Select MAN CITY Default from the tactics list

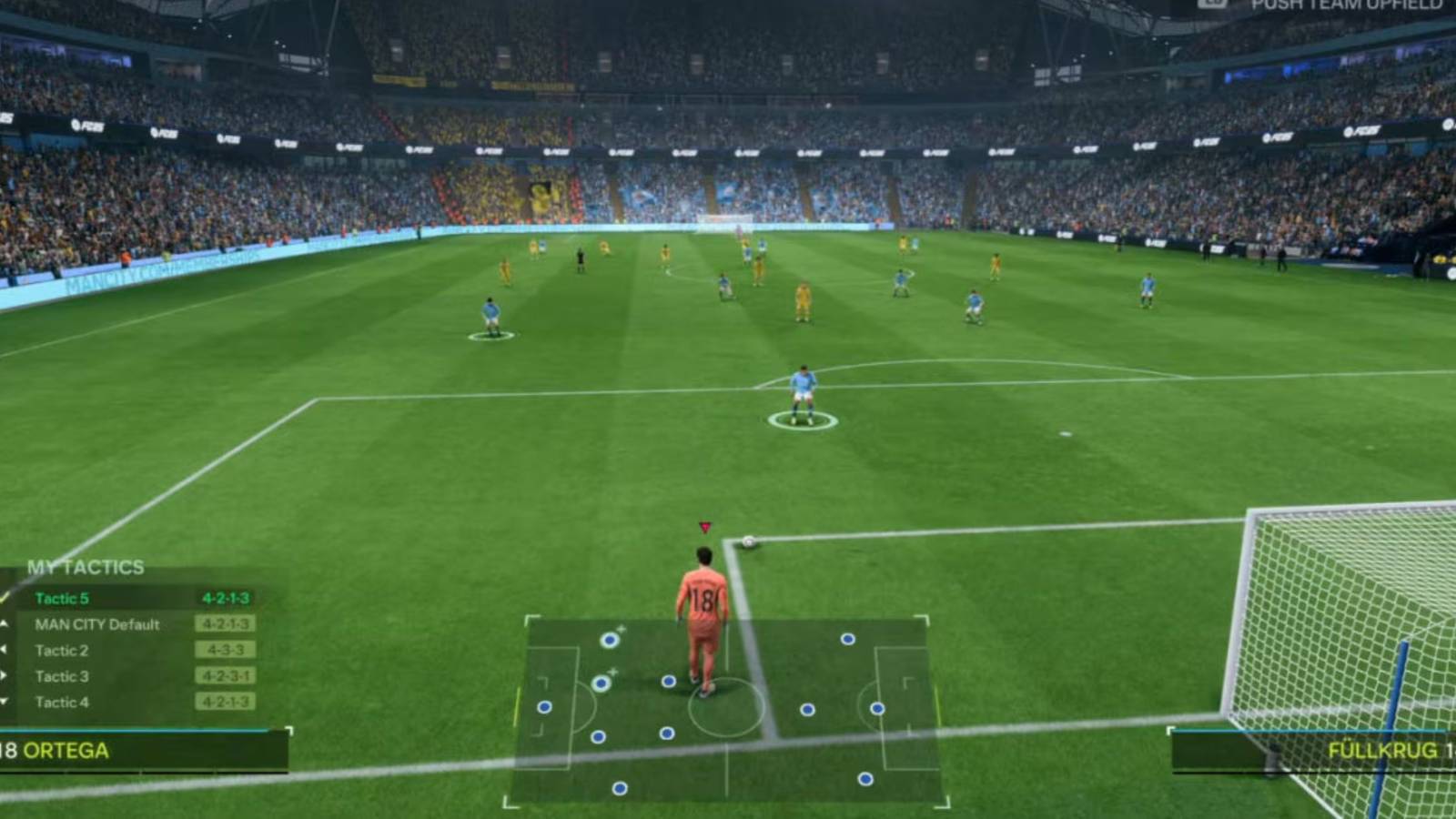(97, 624)
